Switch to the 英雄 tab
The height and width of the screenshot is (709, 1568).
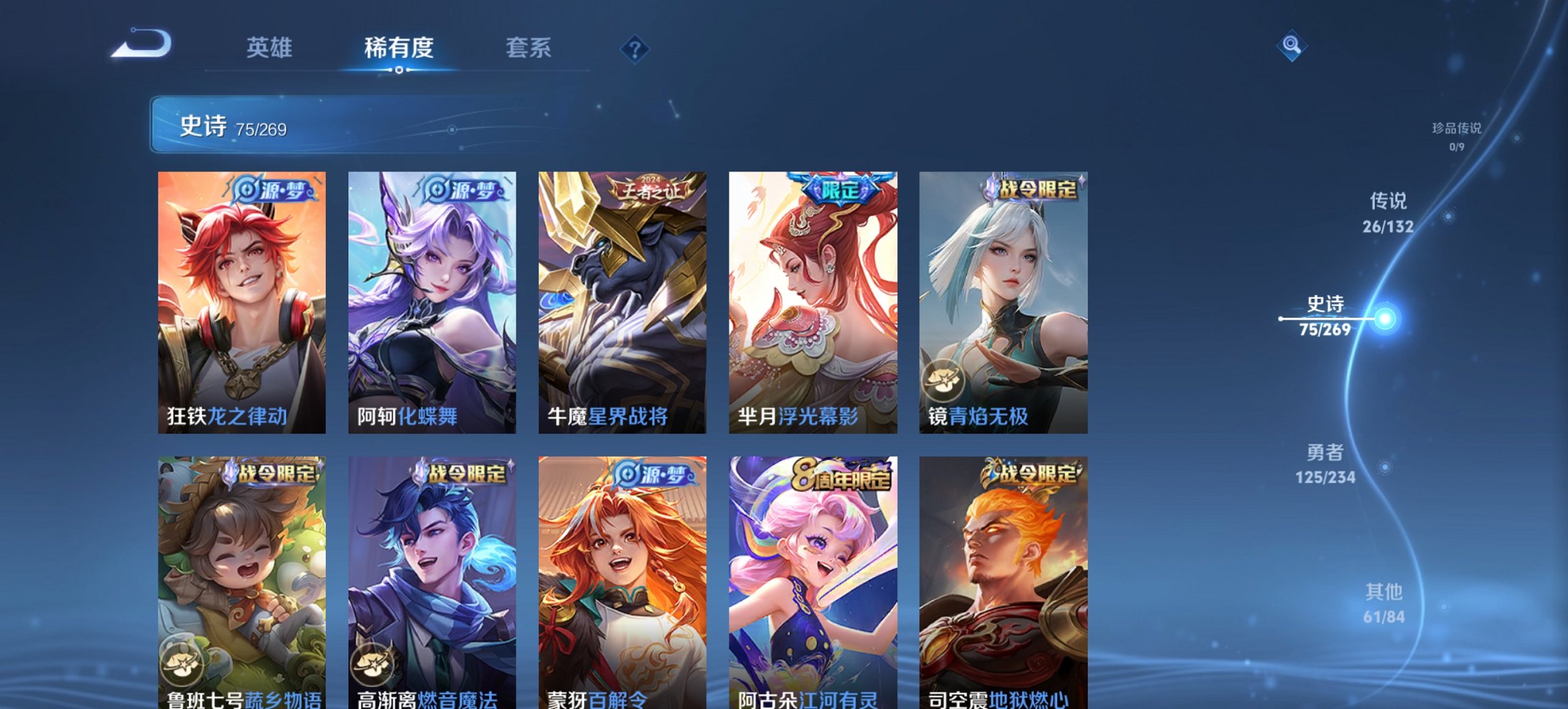(x=271, y=49)
